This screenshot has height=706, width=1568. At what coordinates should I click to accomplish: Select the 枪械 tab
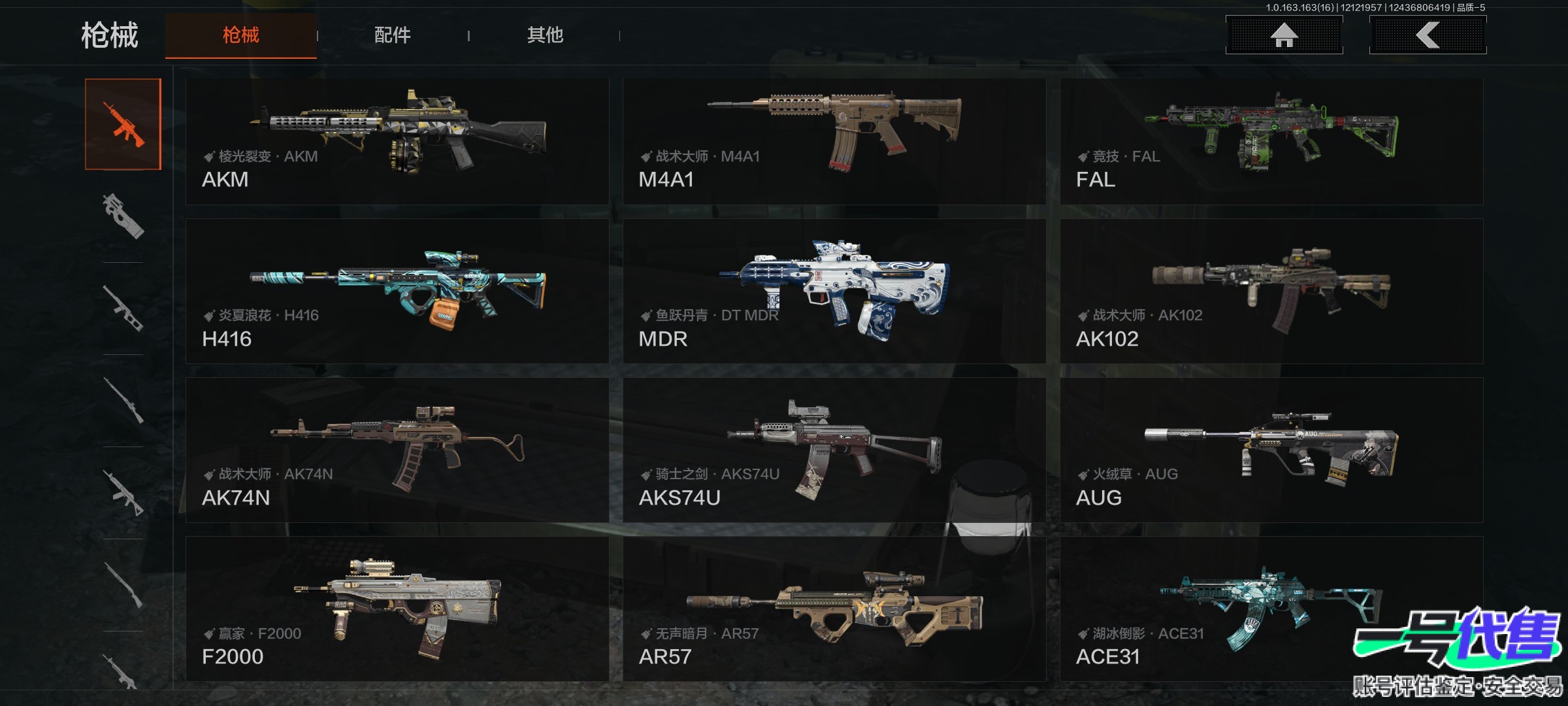[241, 35]
